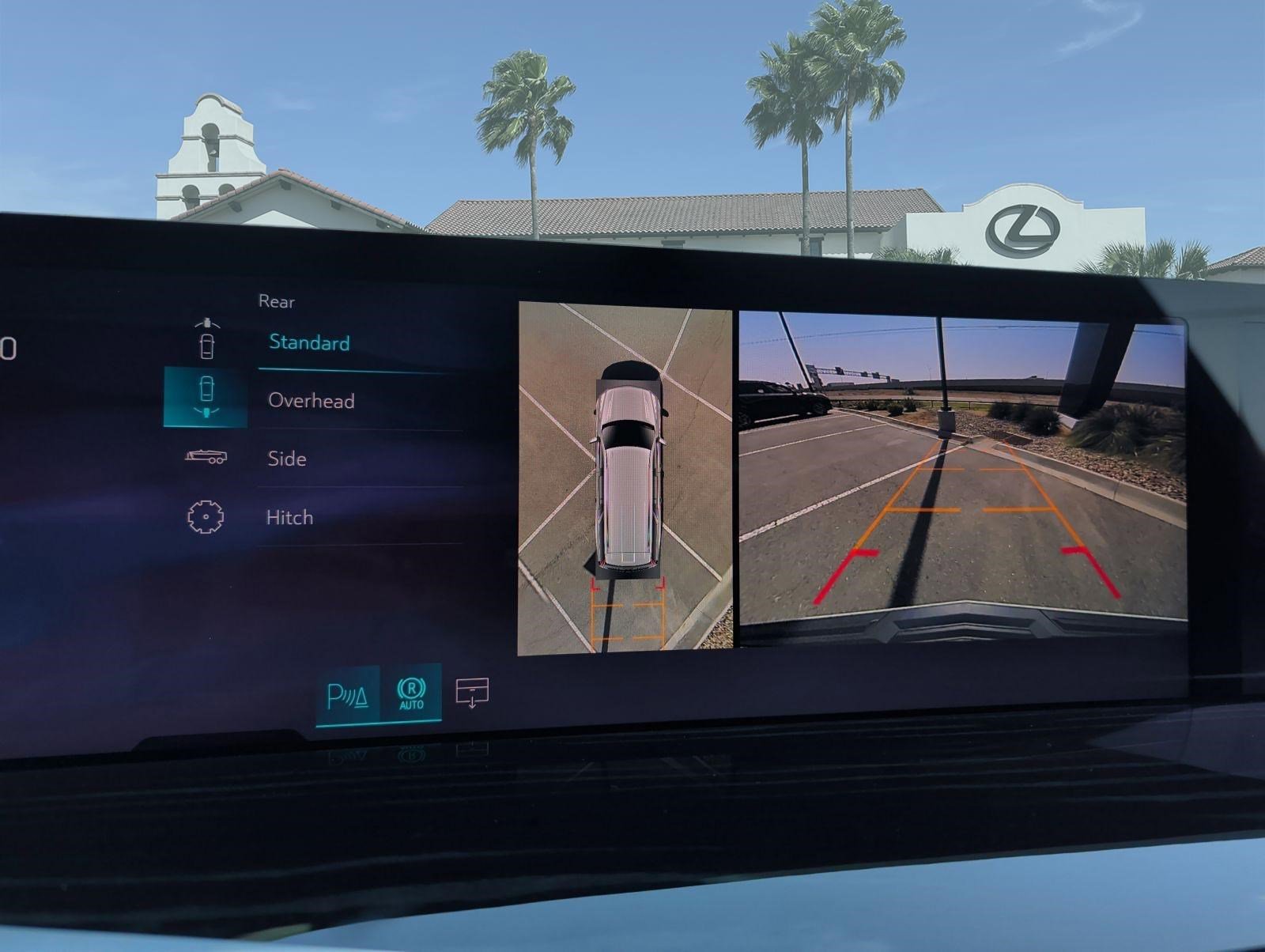Toggle the rear AUTO brake button
The width and height of the screenshot is (1265, 952).
pyautogui.click(x=411, y=693)
